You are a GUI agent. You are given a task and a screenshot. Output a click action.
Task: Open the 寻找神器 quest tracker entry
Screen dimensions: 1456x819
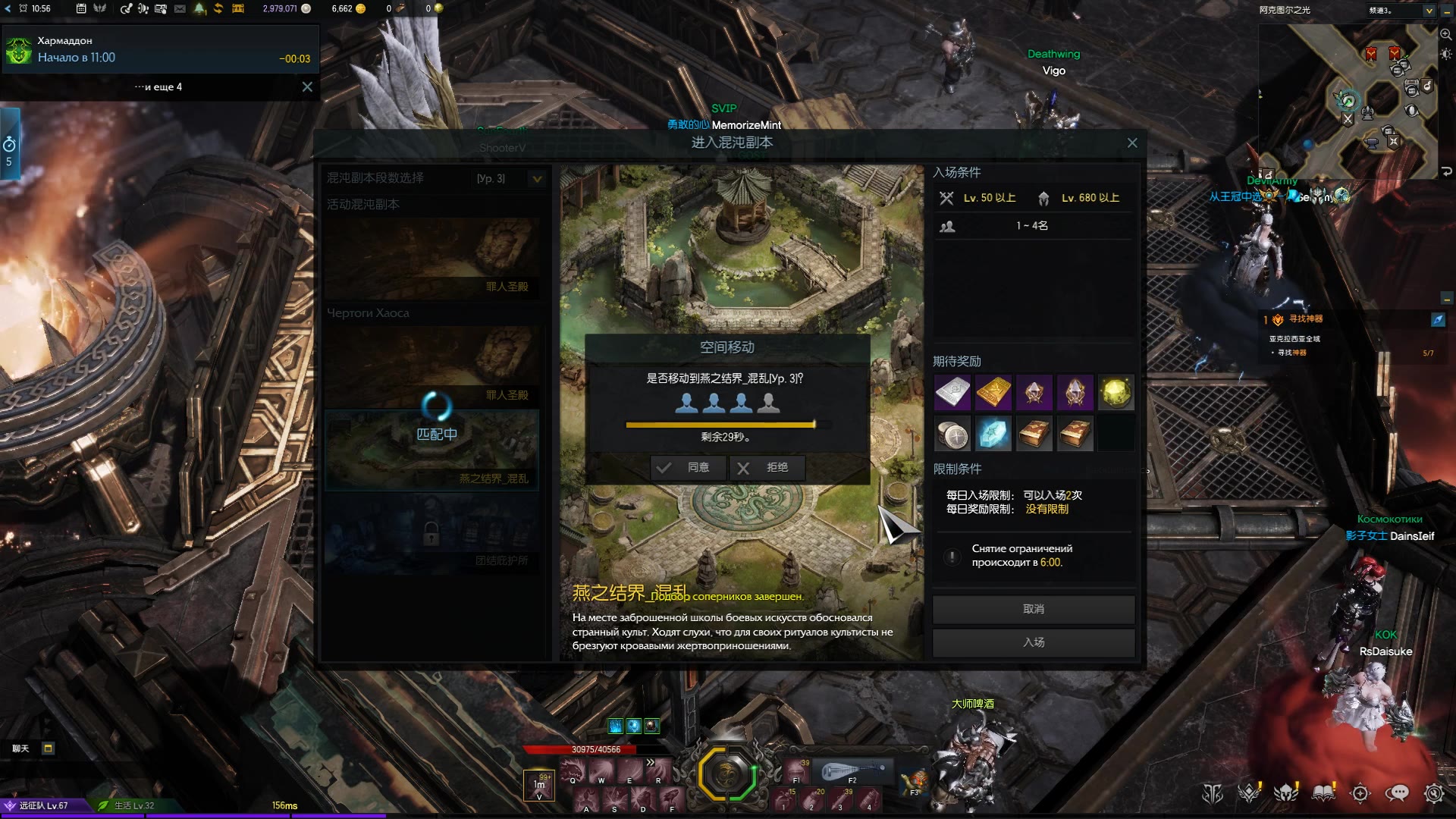(x=1305, y=319)
